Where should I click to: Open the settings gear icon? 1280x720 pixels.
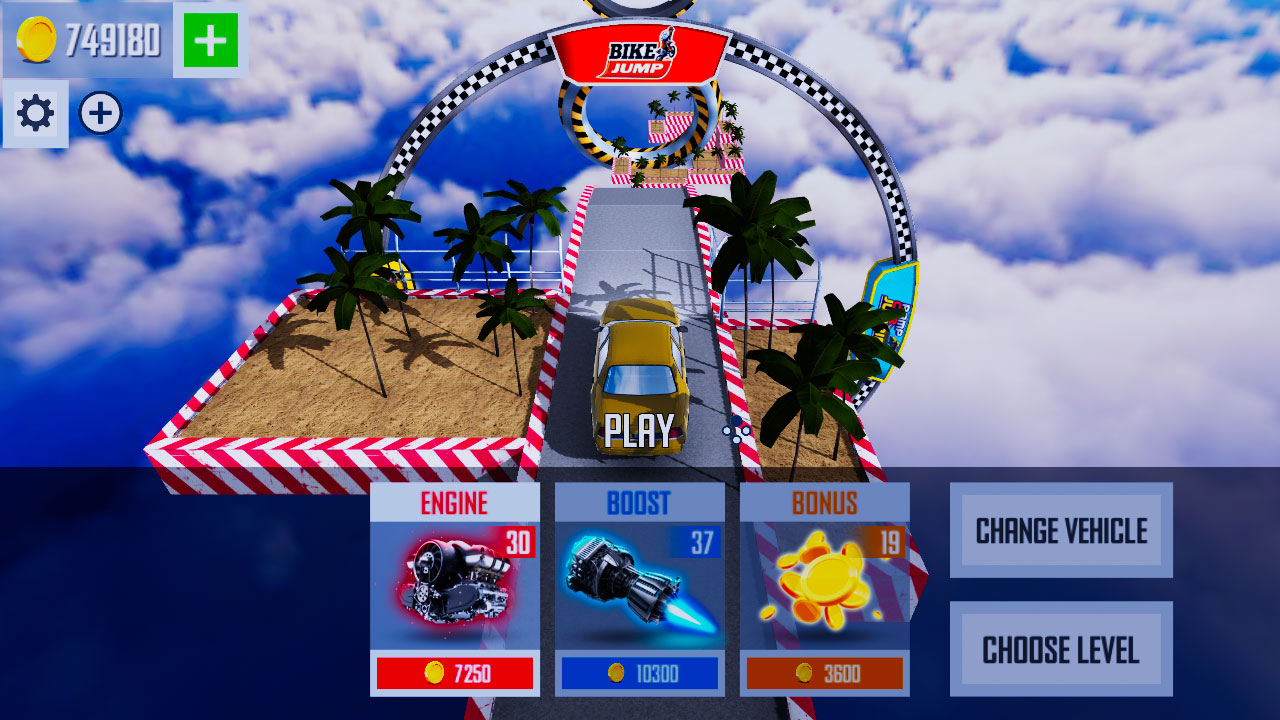coord(36,114)
